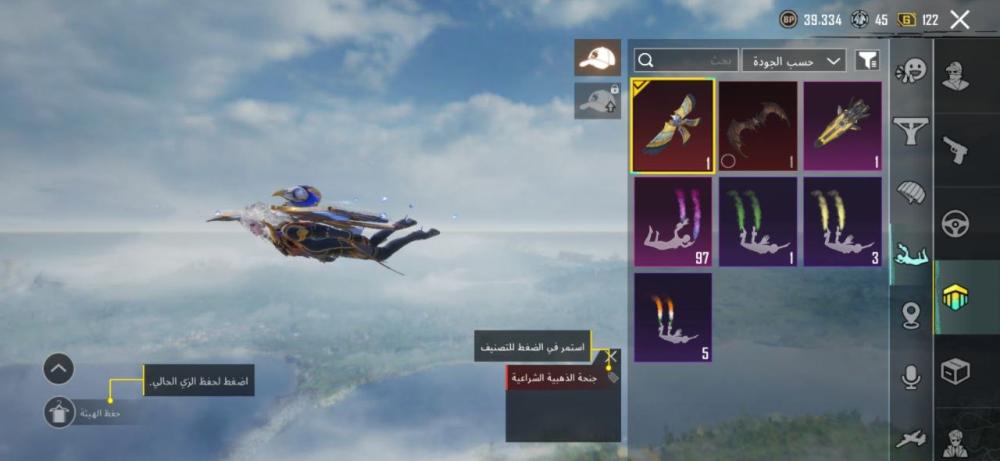Choose the yellow smoke trail item
The image size is (1000, 461).
[x=843, y=222]
